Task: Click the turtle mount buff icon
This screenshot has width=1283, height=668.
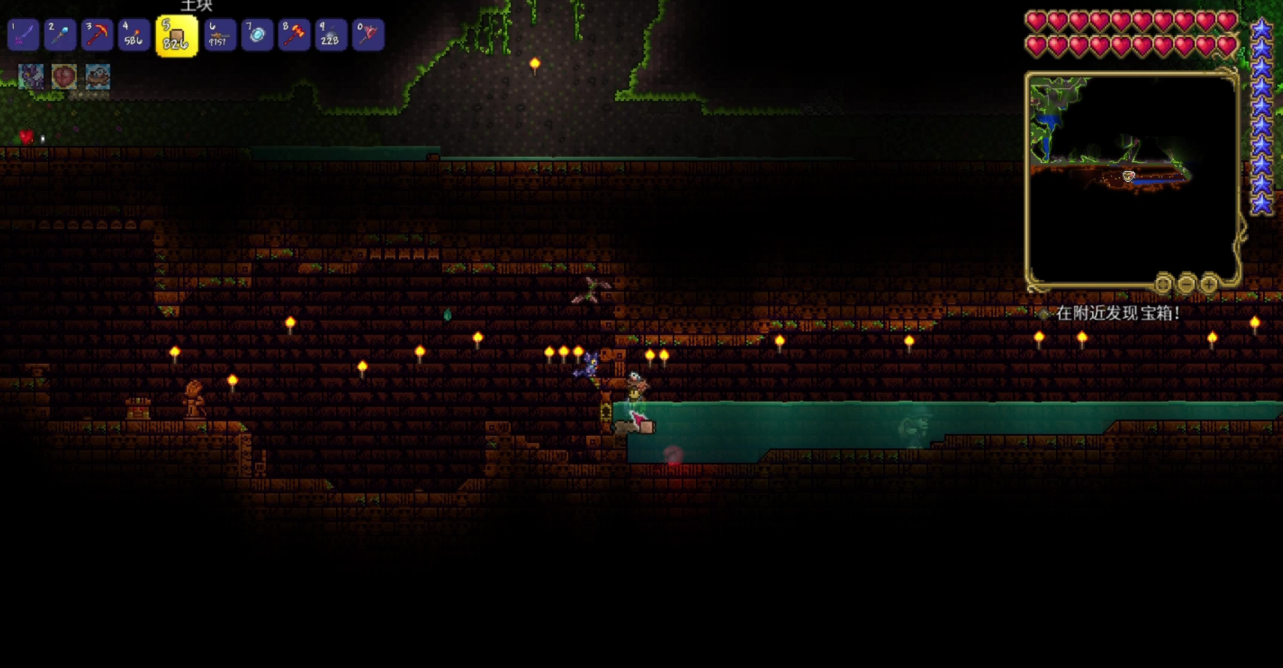Action: tap(97, 77)
